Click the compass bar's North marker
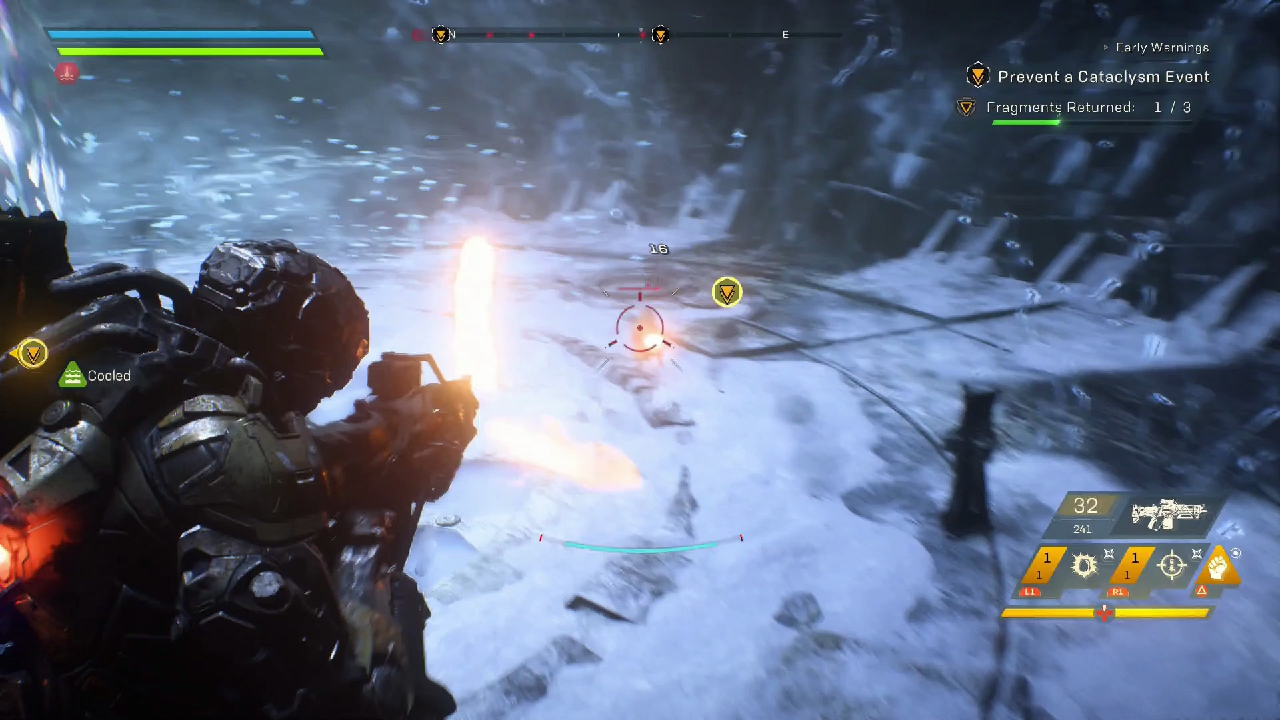The height and width of the screenshot is (720, 1280). tap(452, 35)
